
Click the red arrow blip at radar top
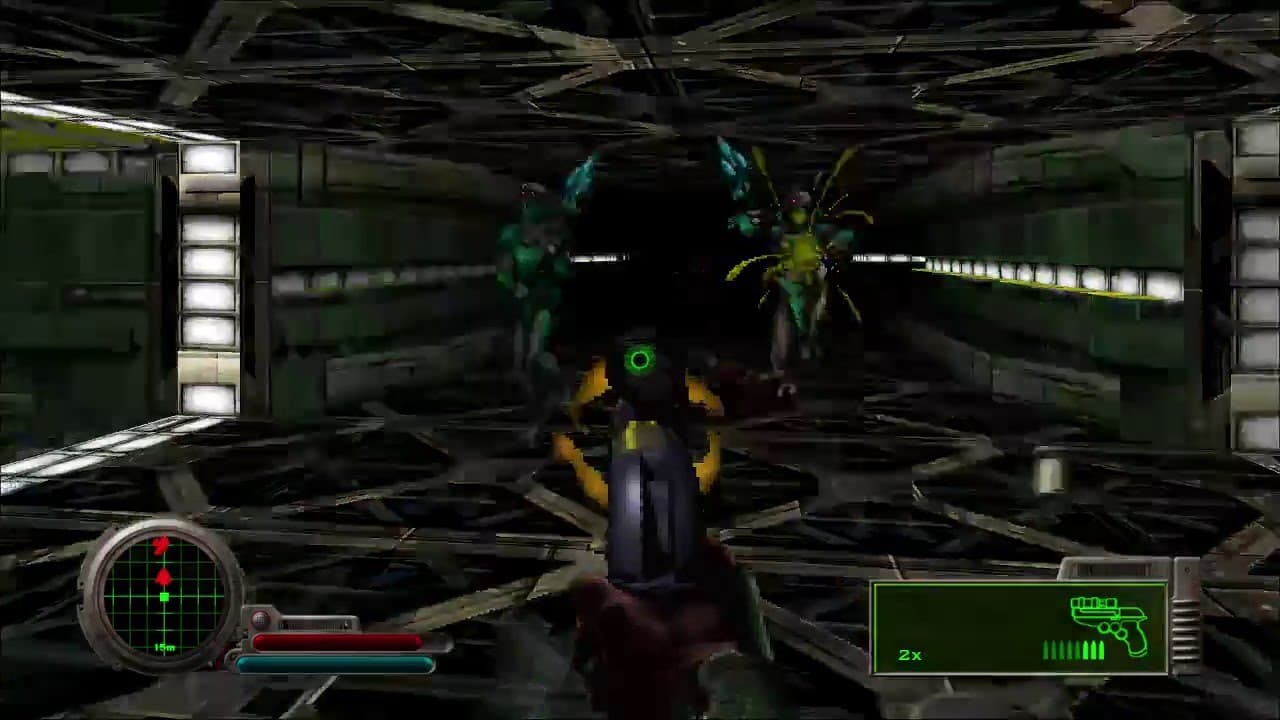162,543
